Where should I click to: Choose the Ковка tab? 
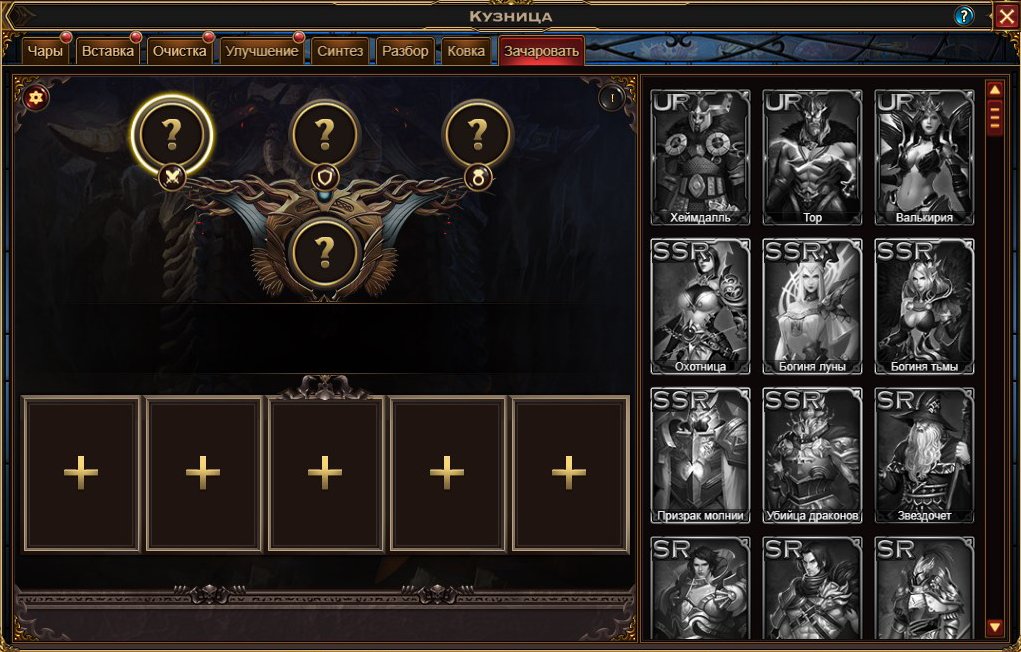click(x=466, y=52)
